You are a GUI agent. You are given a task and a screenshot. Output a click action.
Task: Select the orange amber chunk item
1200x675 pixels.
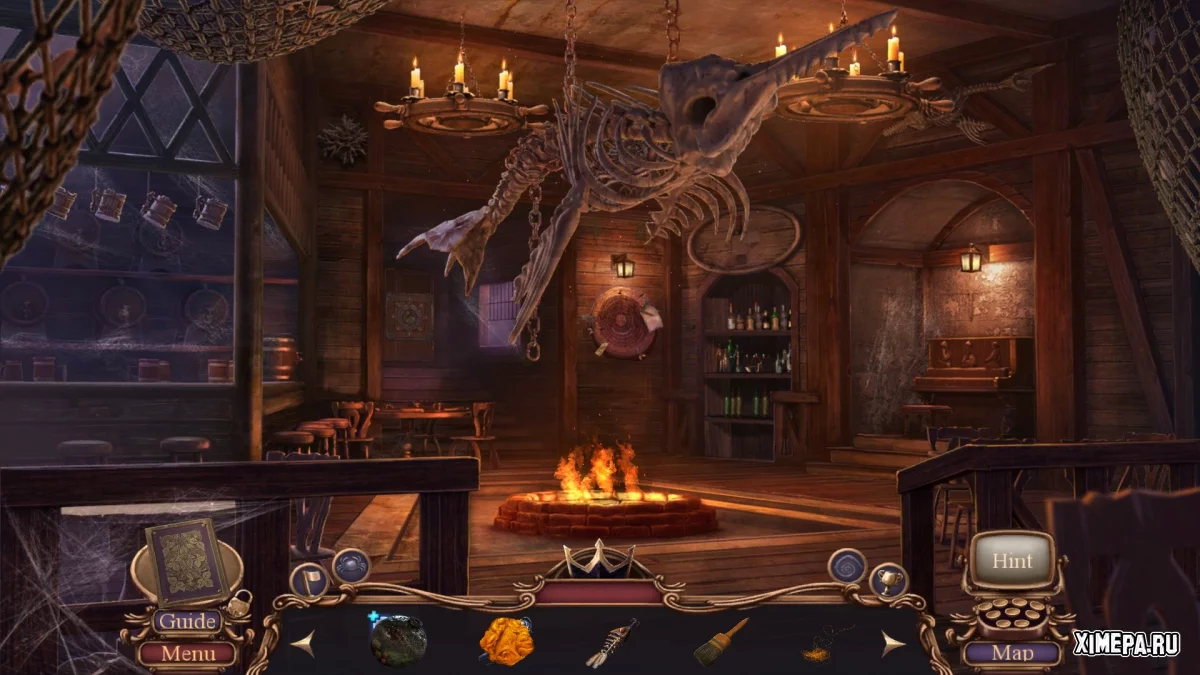[505, 641]
